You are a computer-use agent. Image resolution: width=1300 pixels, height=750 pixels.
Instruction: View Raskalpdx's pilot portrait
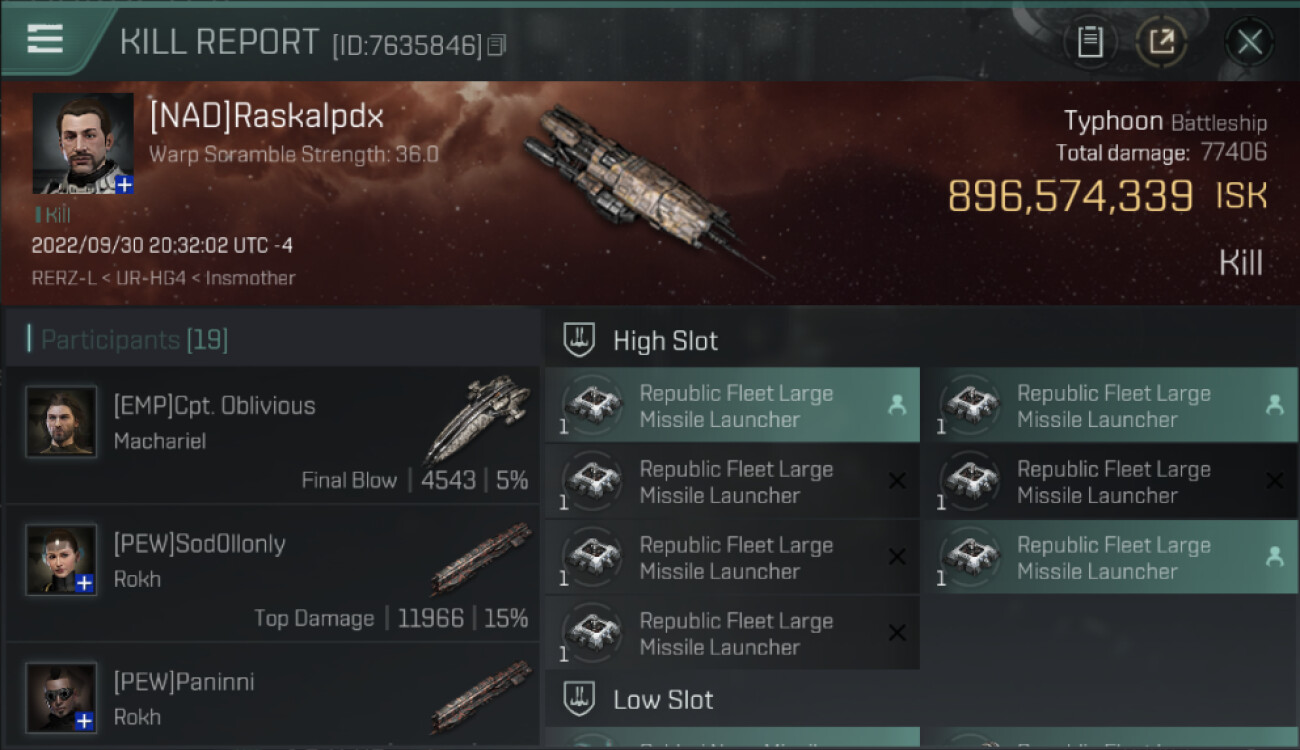pyautogui.click(x=83, y=143)
